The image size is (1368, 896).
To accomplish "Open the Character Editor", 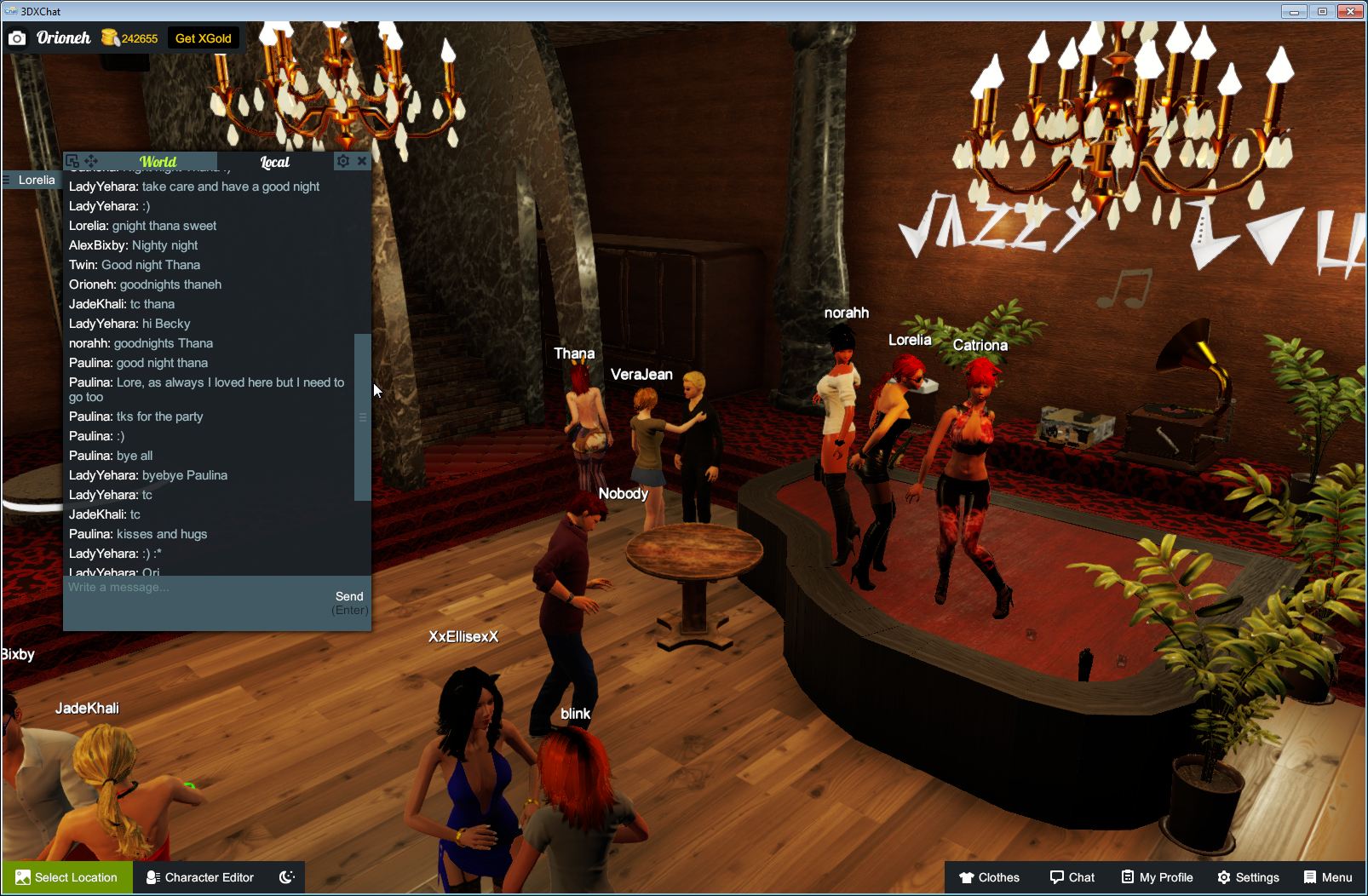I will coord(199,877).
